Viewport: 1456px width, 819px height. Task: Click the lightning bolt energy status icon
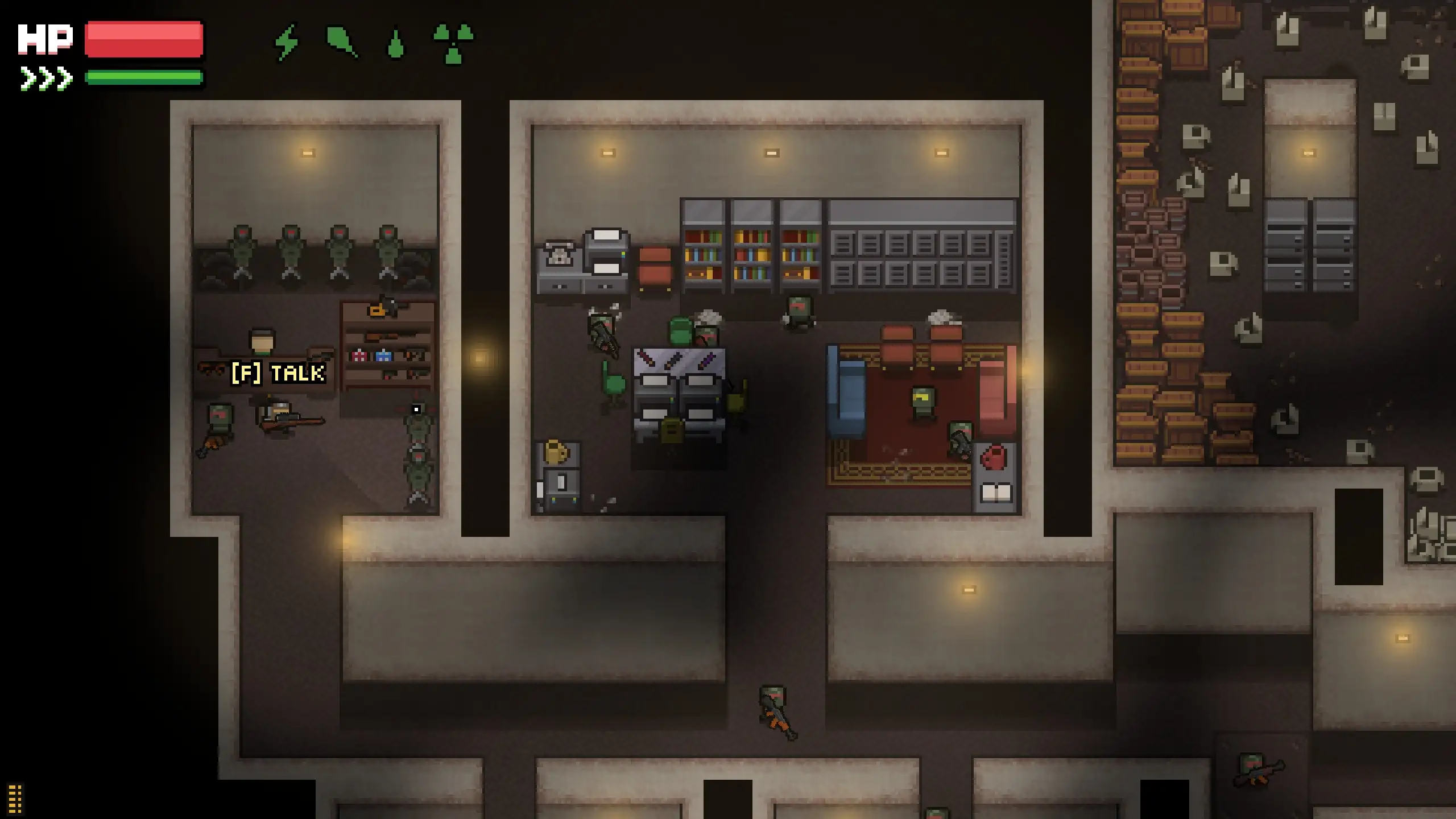coord(287,42)
